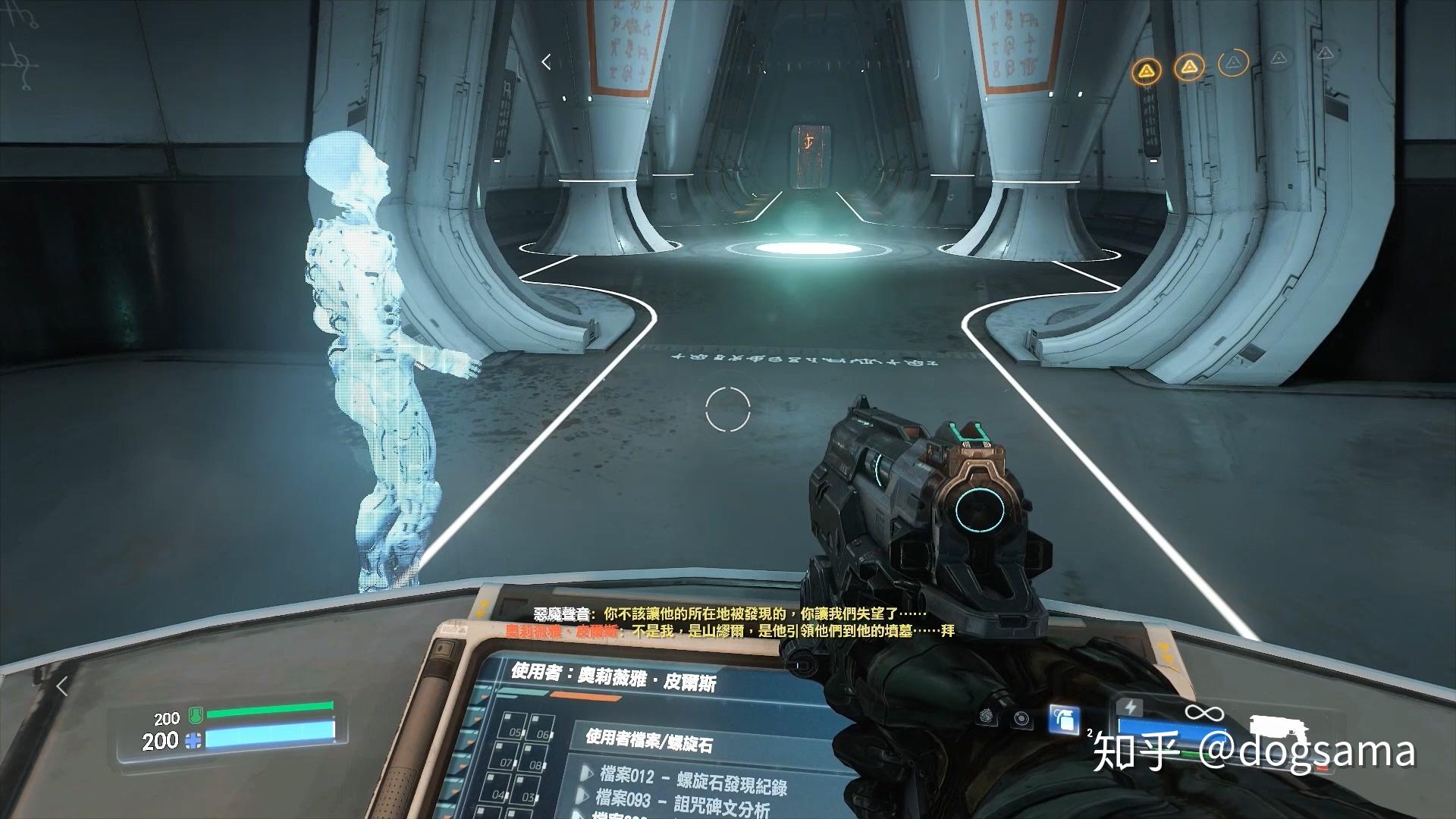Choose the dim circular siphon grenade icon
This screenshot has width=1456, height=819.
pos(1021,717)
